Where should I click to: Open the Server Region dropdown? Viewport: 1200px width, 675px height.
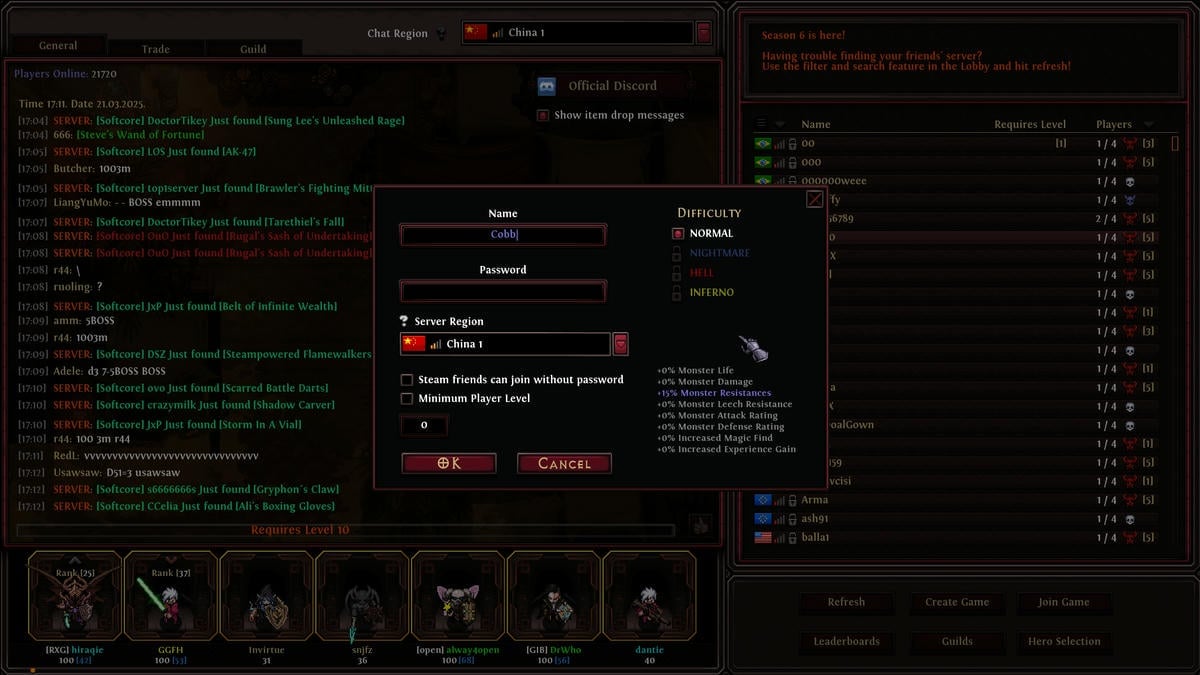click(620, 344)
